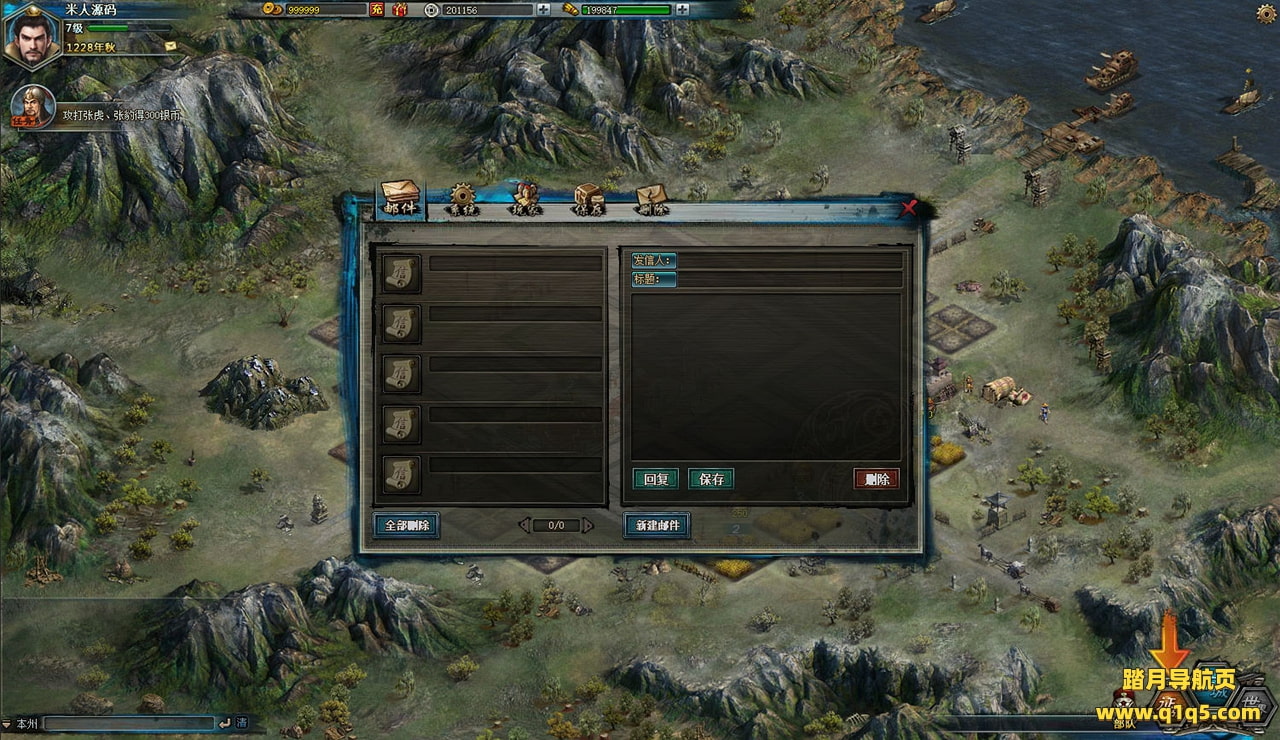Switch to the 删除 deleted mail tab
This screenshot has height=740, width=1280.
pos(651,202)
